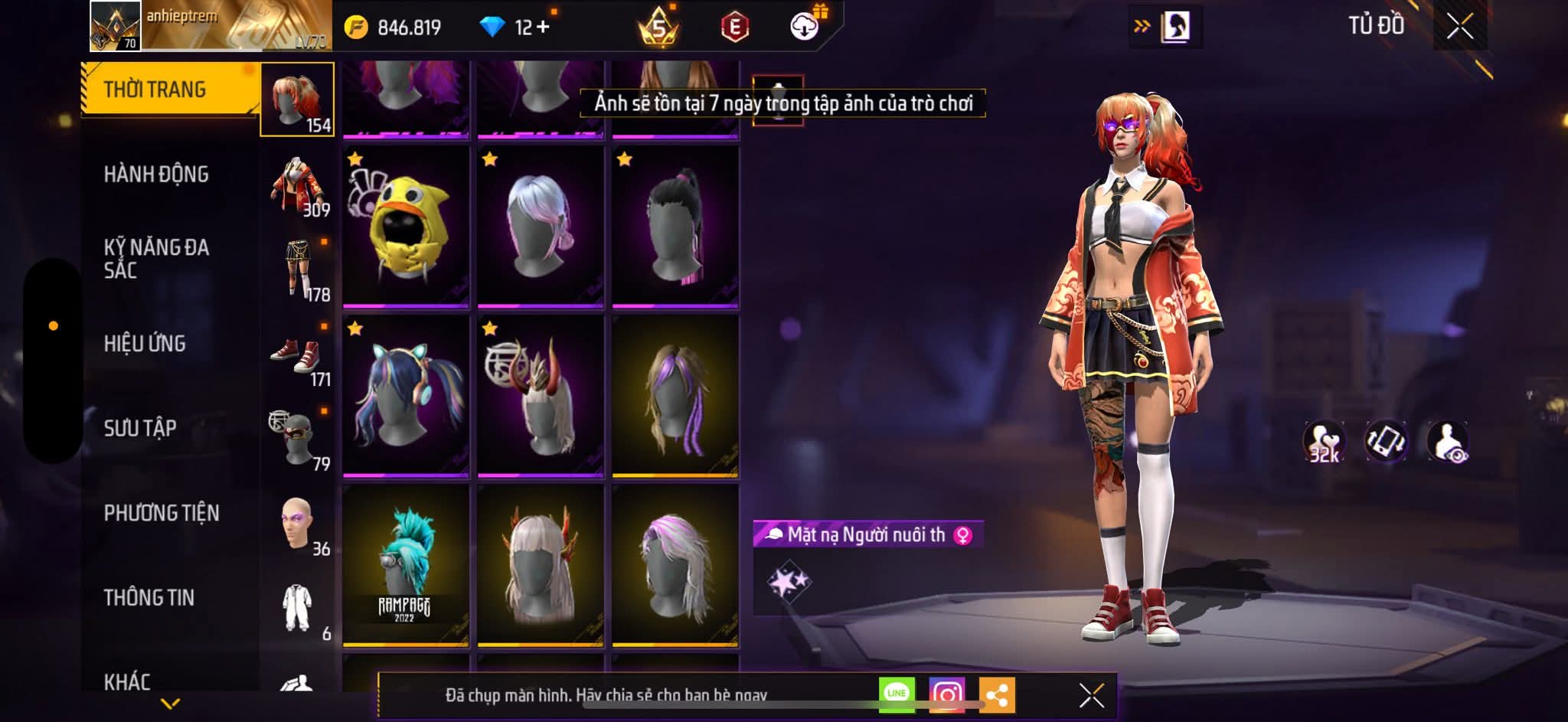Add diamonds with the plus button
This screenshot has height=722, width=1568.
click(543, 28)
